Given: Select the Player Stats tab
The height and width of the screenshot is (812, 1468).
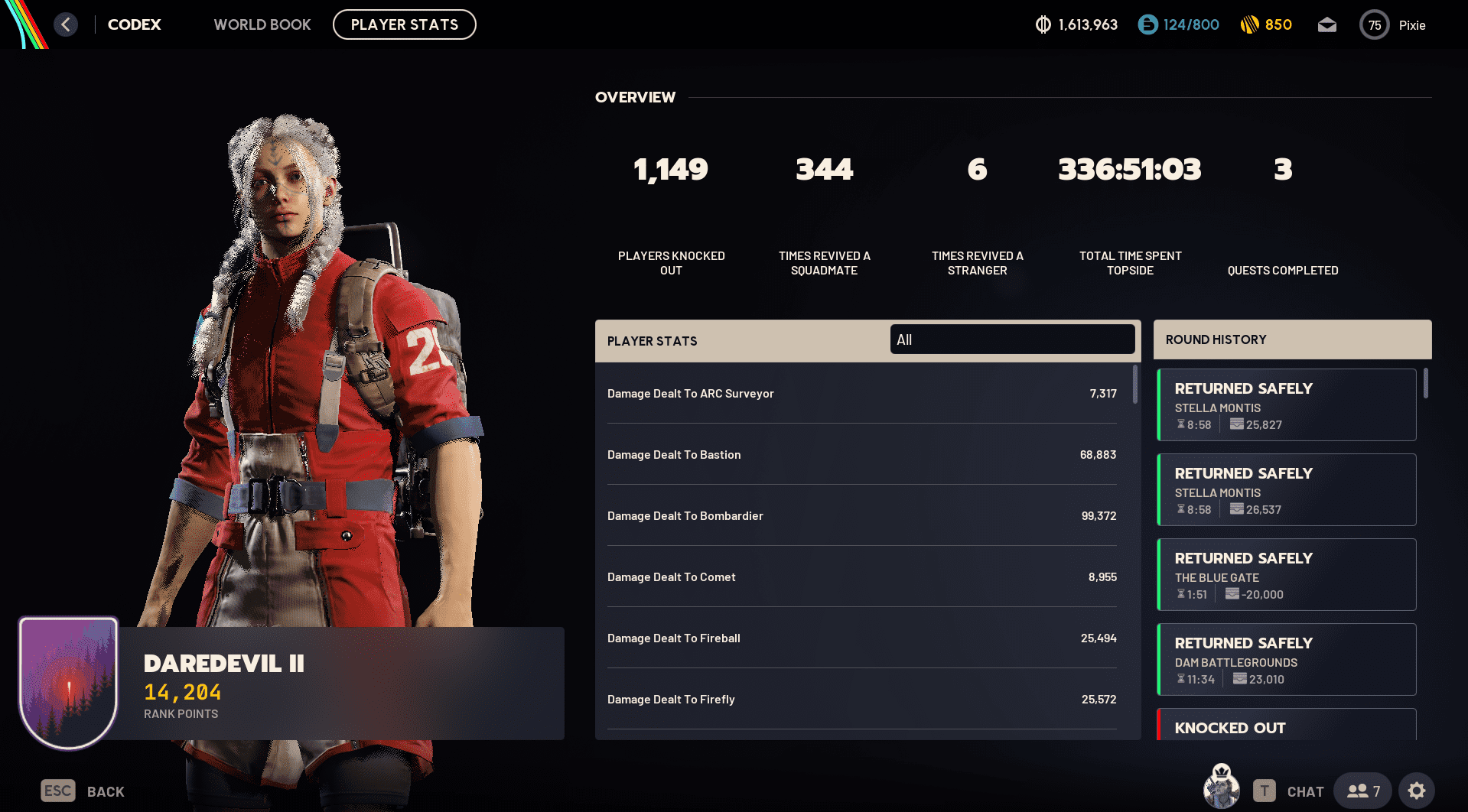Looking at the screenshot, I should [404, 24].
